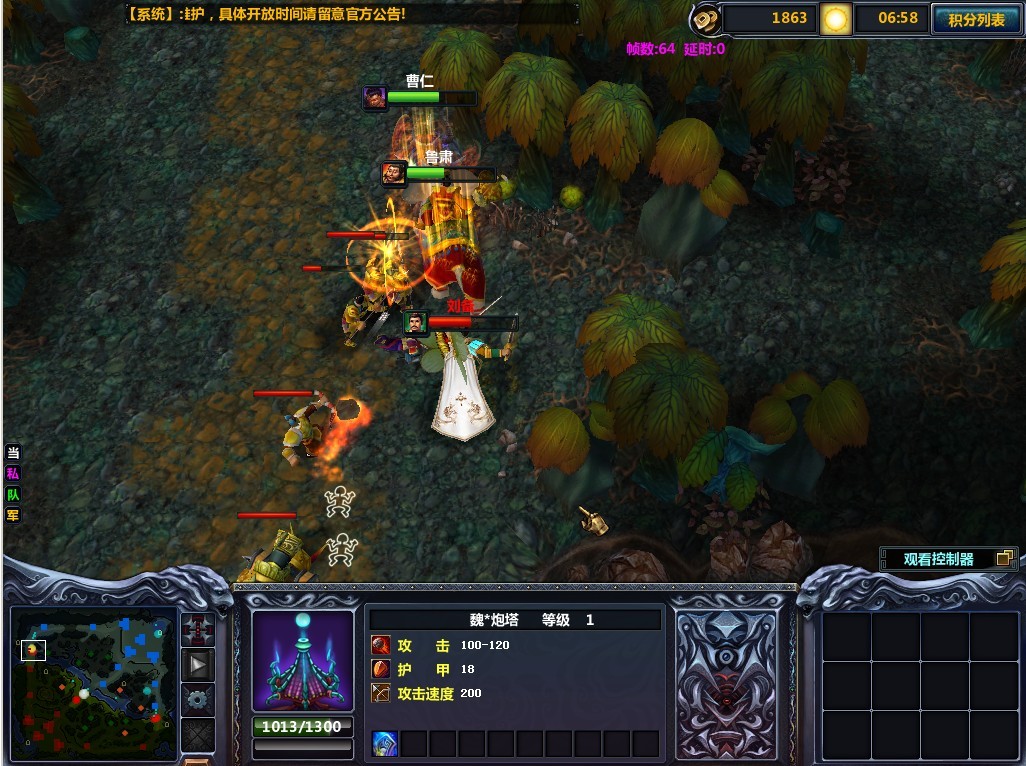Select the 当 current chat channel
This screenshot has height=766, width=1026.
(13, 453)
